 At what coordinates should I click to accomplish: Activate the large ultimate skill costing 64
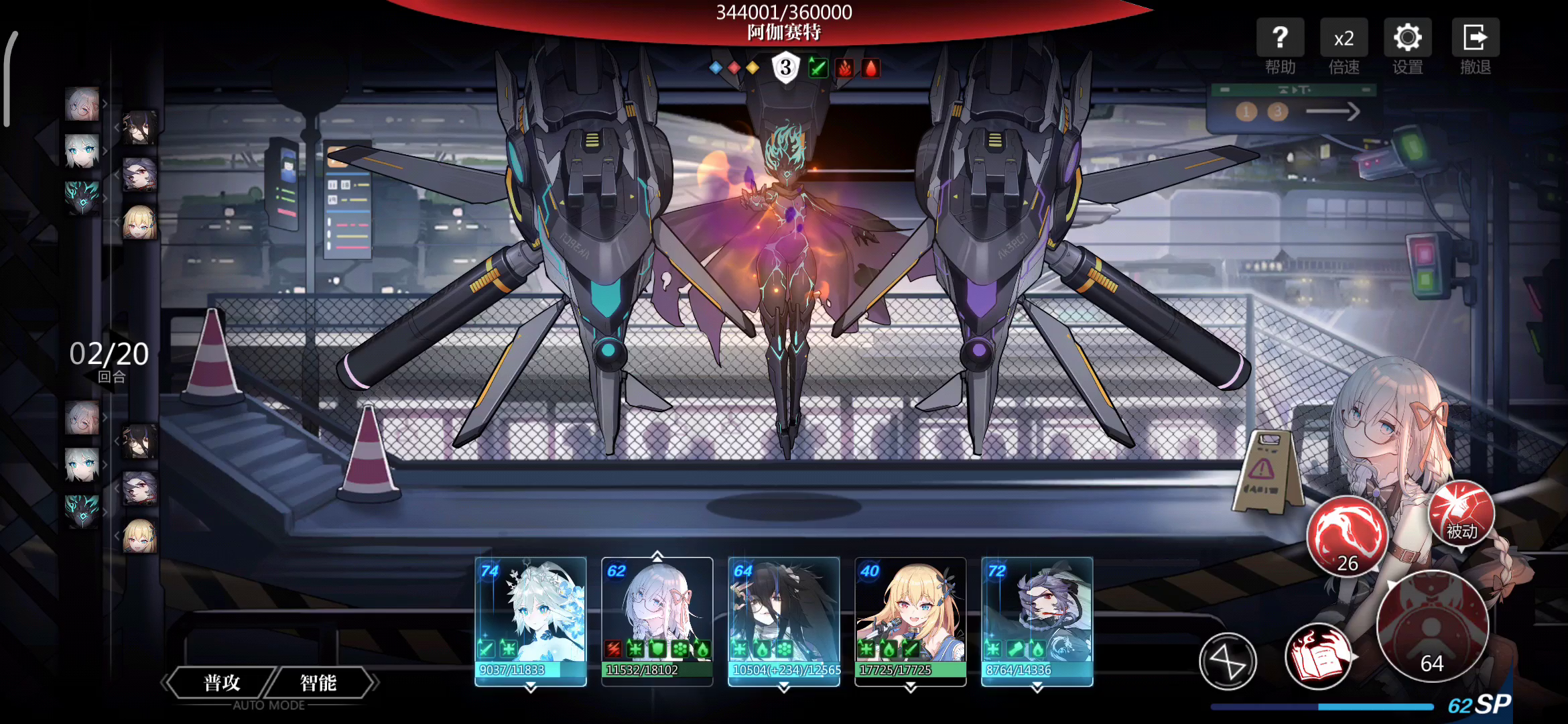pyautogui.click(x=1432, y=625)
